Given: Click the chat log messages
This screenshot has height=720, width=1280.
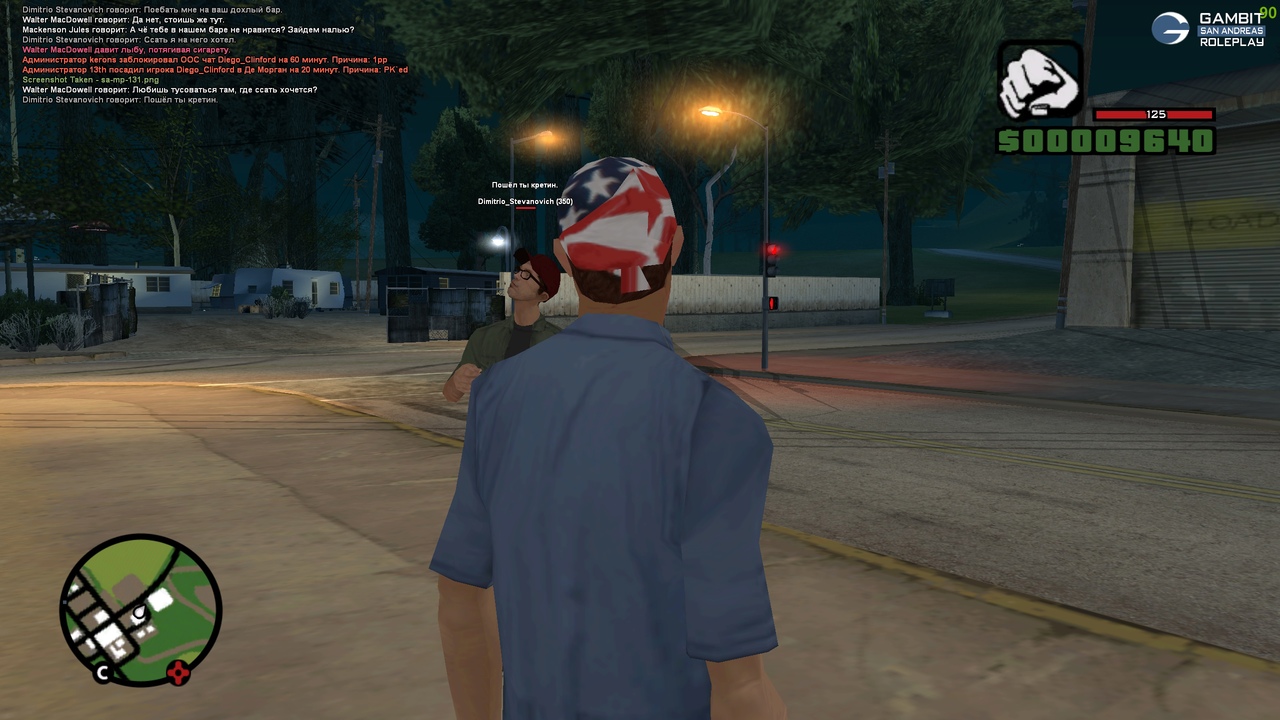Looking at the screenshot, I should (215, 55).
